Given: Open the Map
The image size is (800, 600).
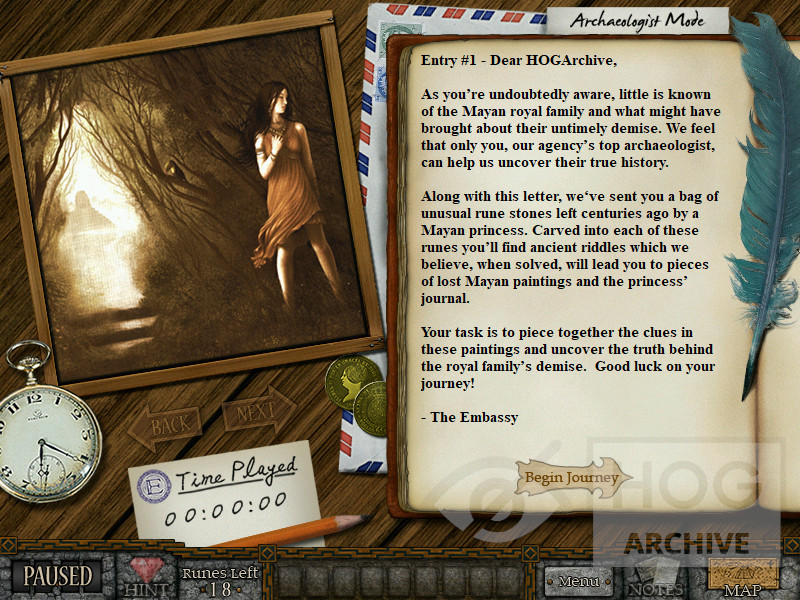Looking at the screenshot, I should point(743,578).
